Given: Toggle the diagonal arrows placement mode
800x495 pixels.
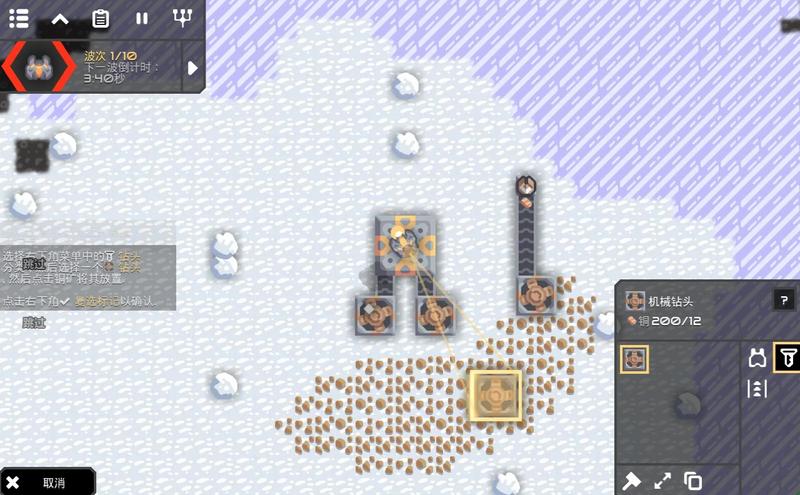Looking at the screenshot, I should click(x=663, y=480).
